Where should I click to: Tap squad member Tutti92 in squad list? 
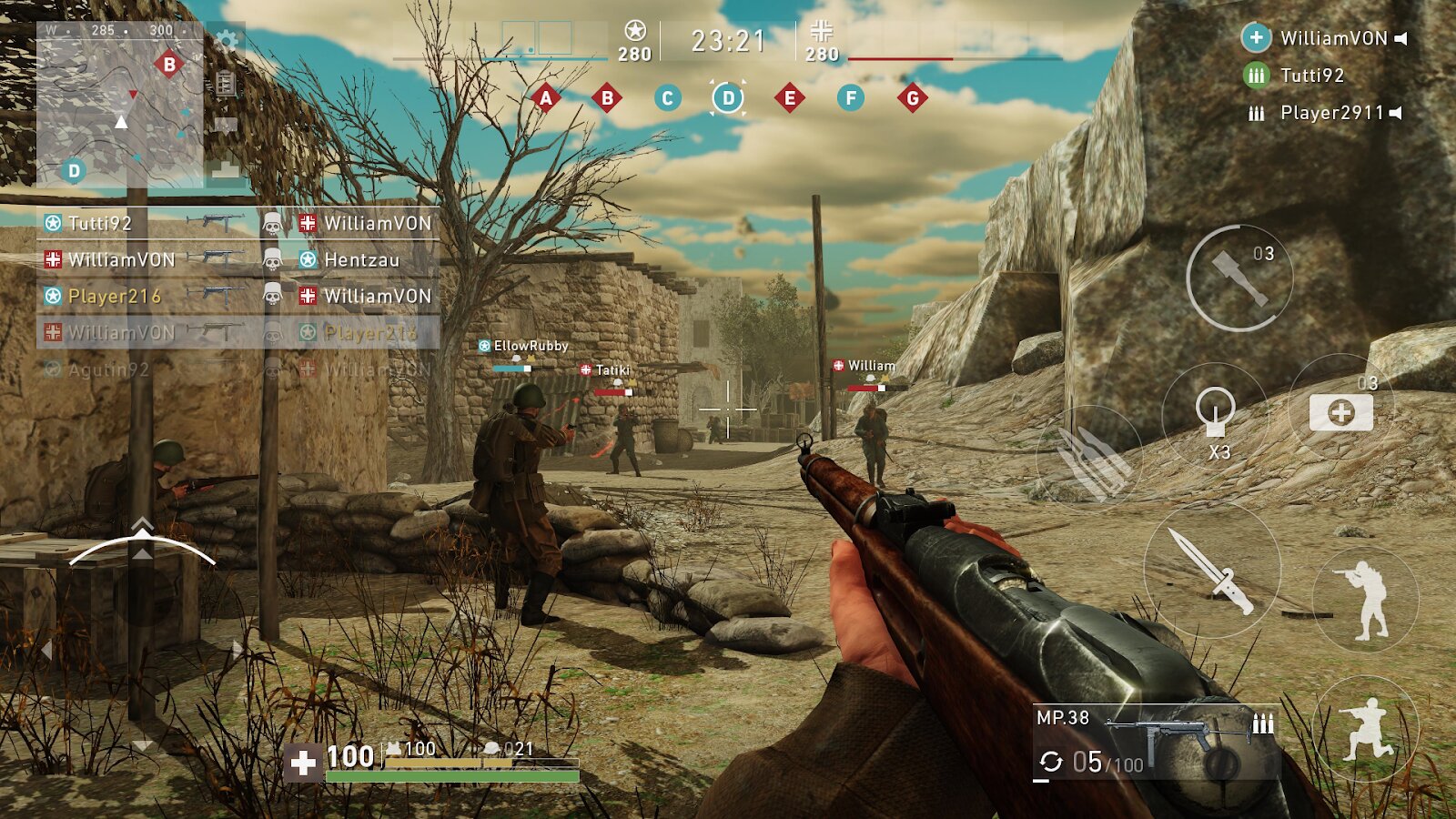[x=1310, y=76]
